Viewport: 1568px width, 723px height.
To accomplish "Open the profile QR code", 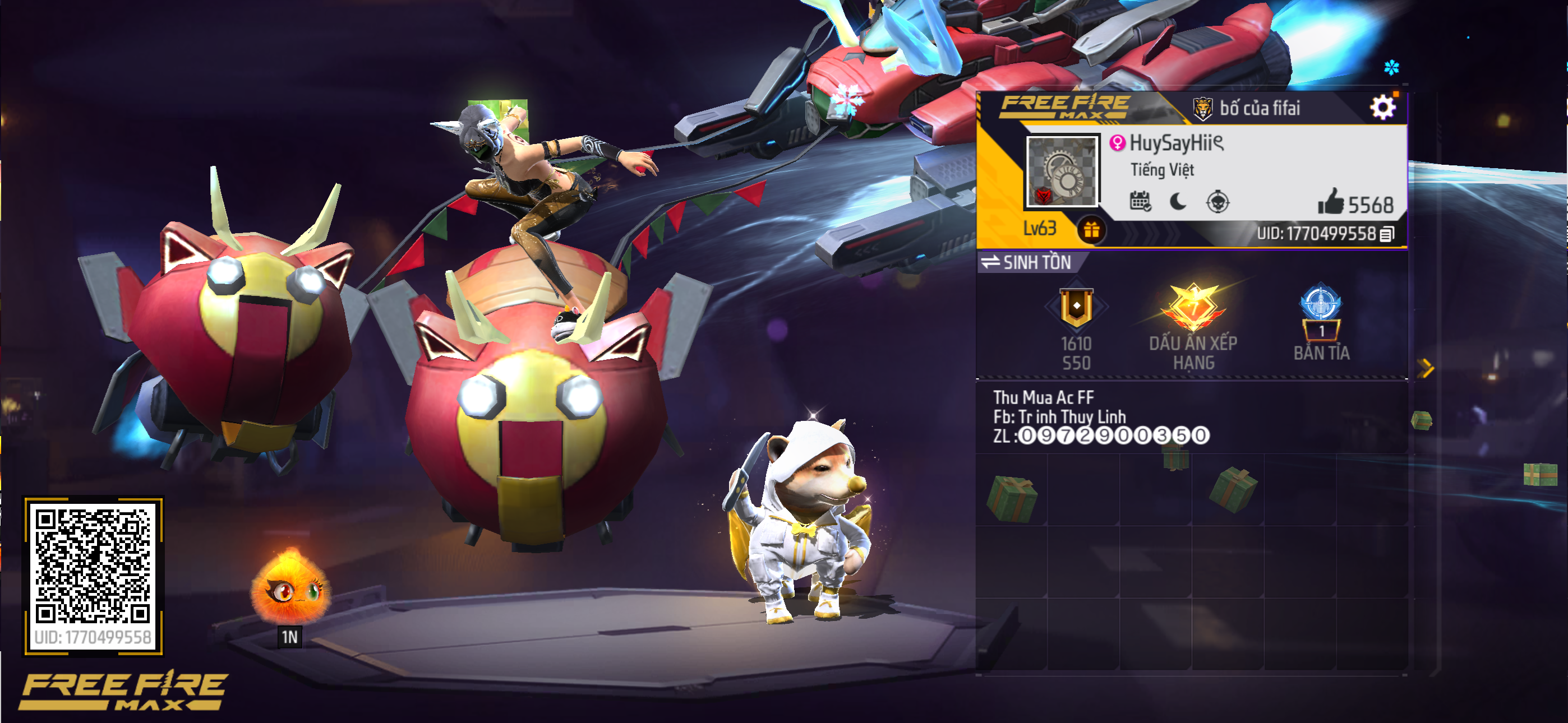I will click(x=93, y=566).
